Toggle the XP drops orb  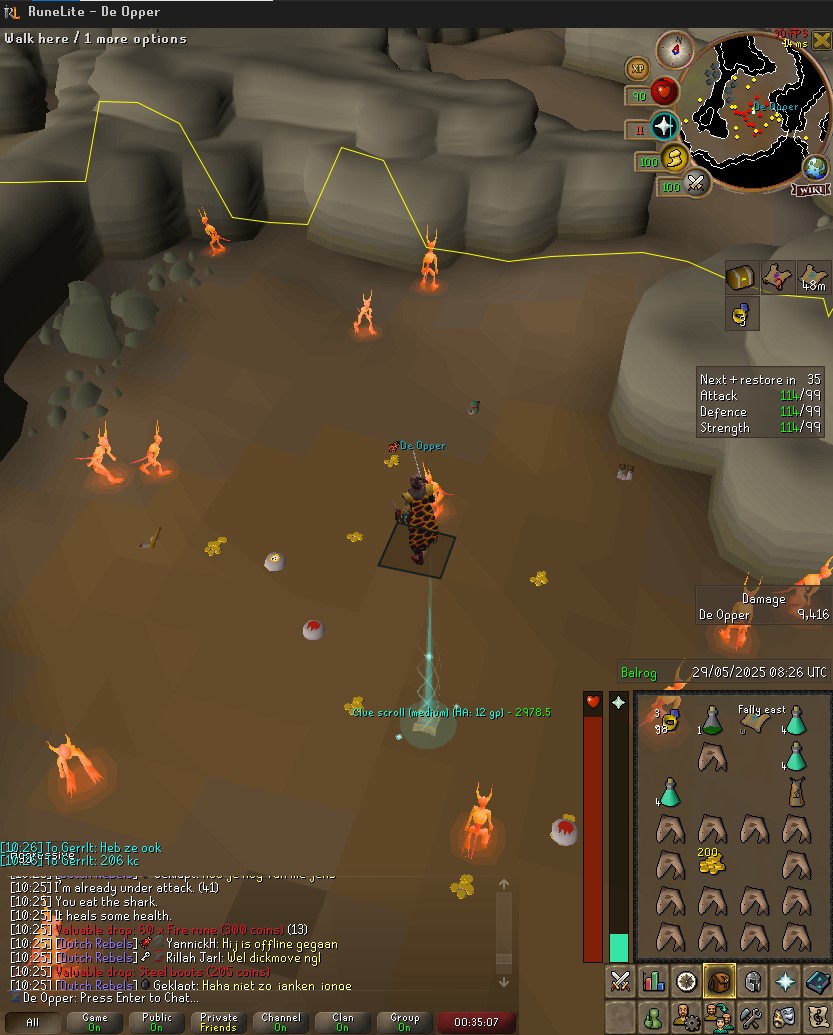coord(637,68)
